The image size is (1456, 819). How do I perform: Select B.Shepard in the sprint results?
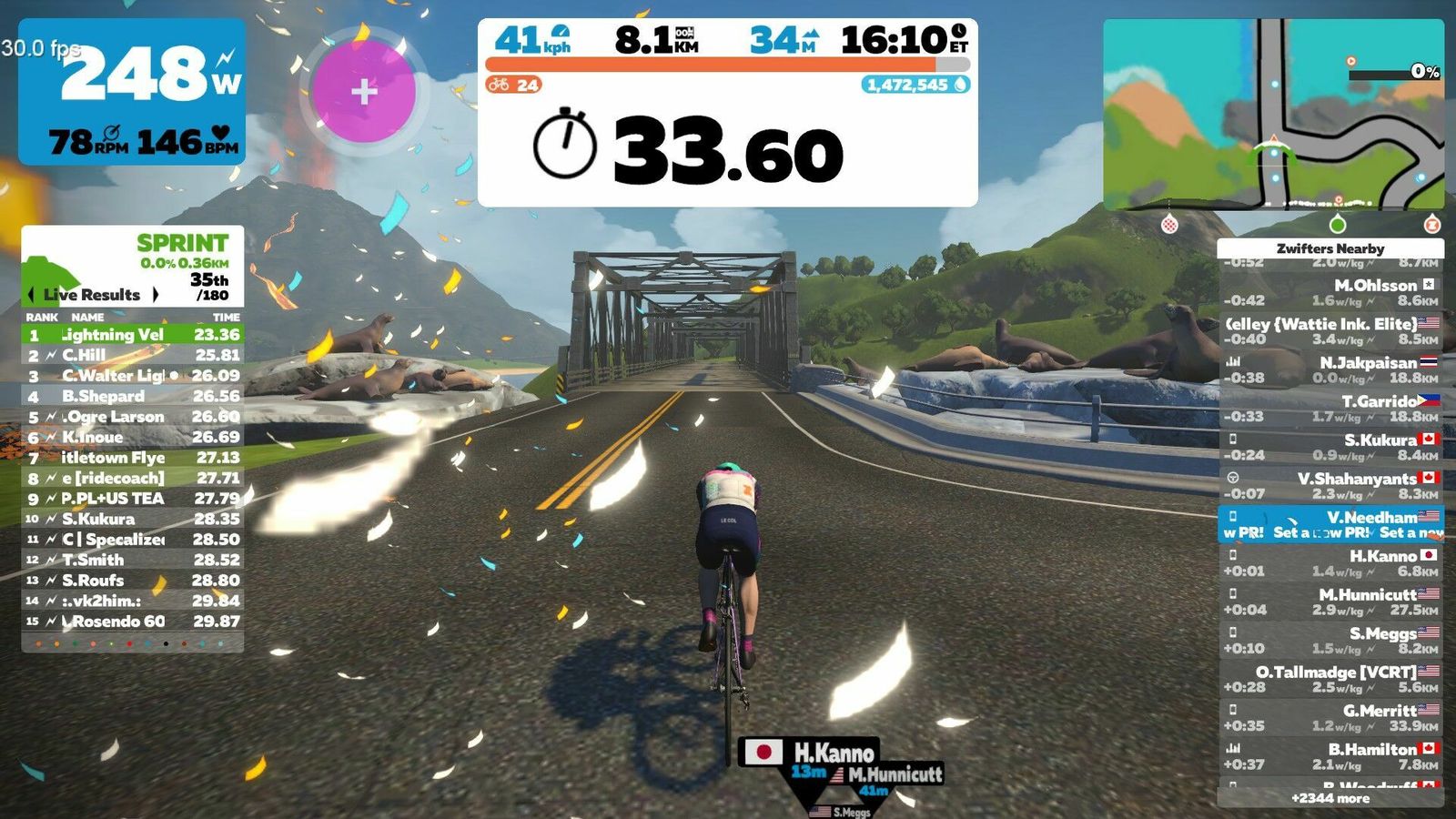(x=132, y=396)
